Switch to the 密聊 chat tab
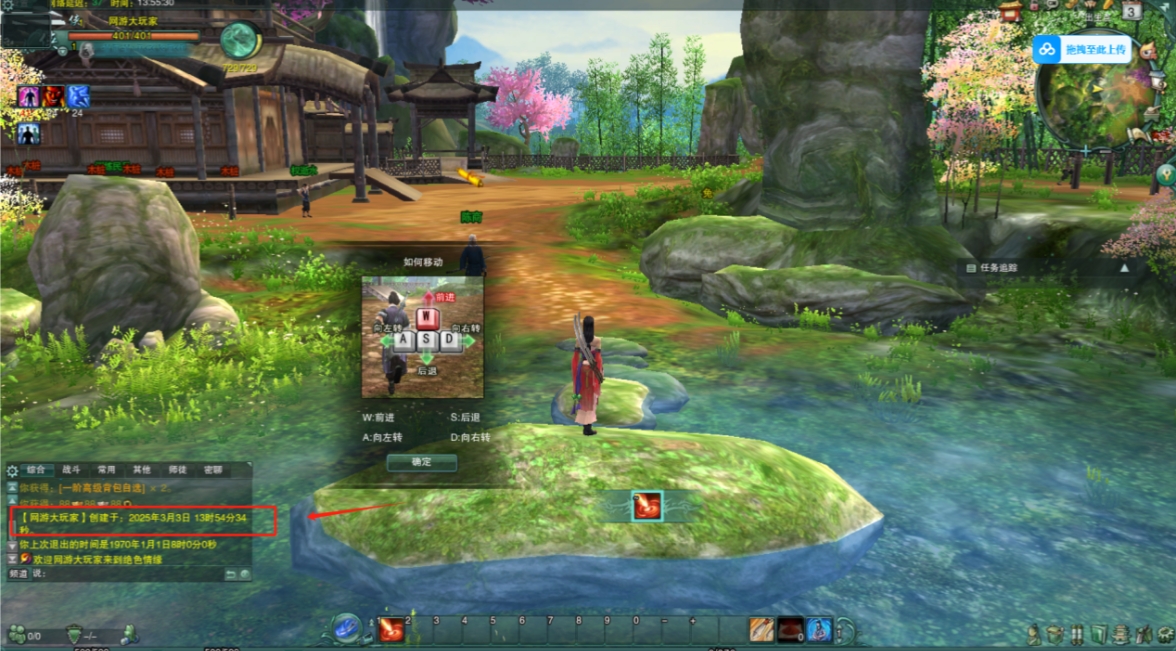Screen dimensions: 1176x651 point(213,469)
